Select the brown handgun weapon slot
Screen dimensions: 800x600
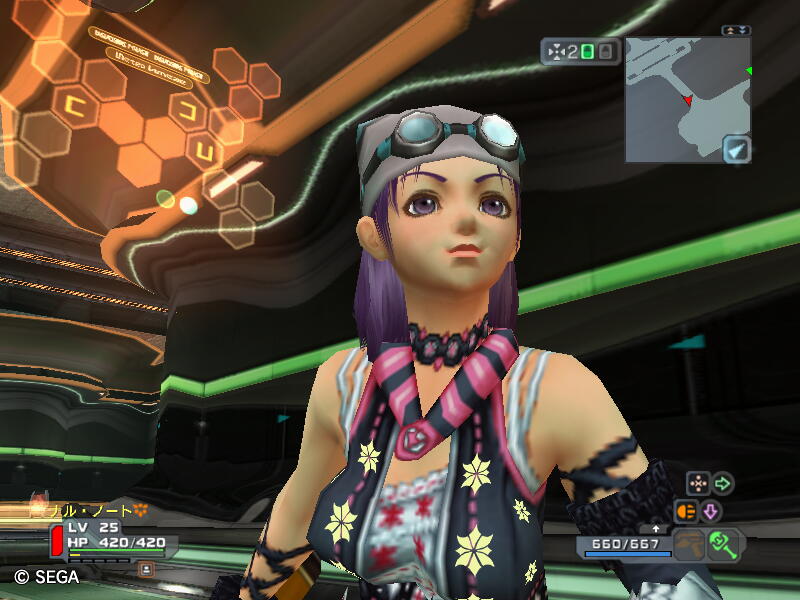687,546
